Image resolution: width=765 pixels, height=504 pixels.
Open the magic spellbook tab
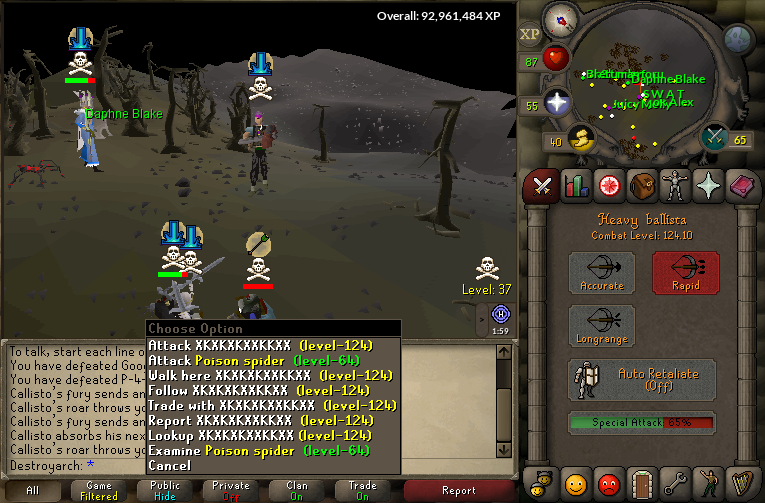[742, 185]
